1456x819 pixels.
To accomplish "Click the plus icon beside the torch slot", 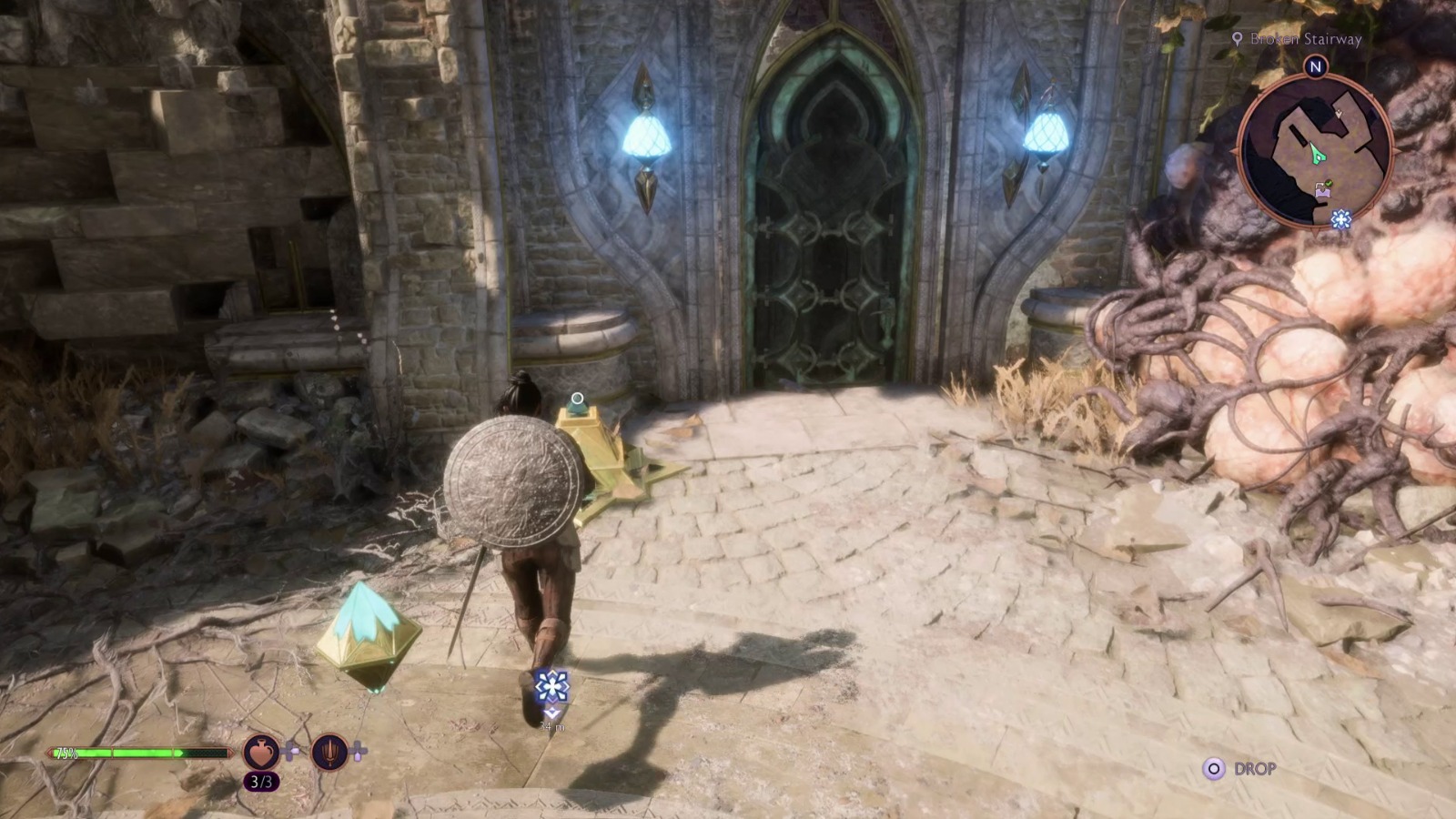I will point(359,750).
